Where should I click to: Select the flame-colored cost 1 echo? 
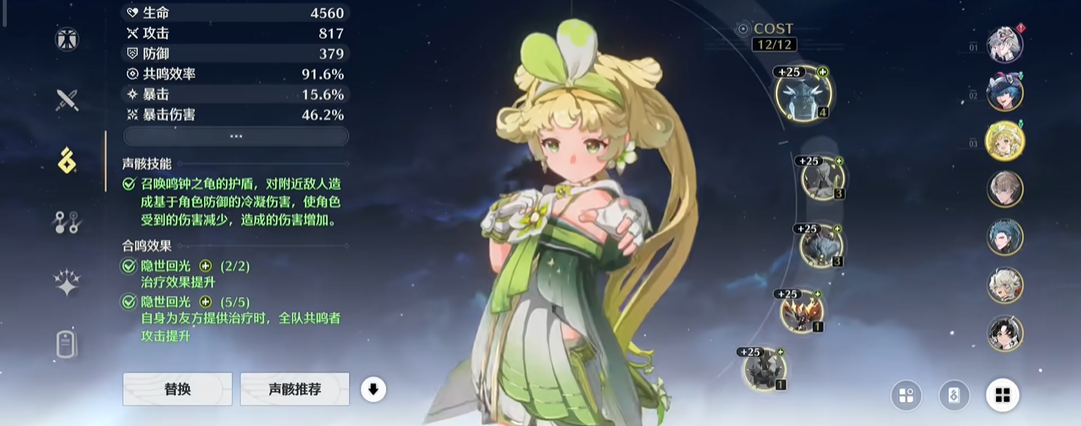coord(802,311)
